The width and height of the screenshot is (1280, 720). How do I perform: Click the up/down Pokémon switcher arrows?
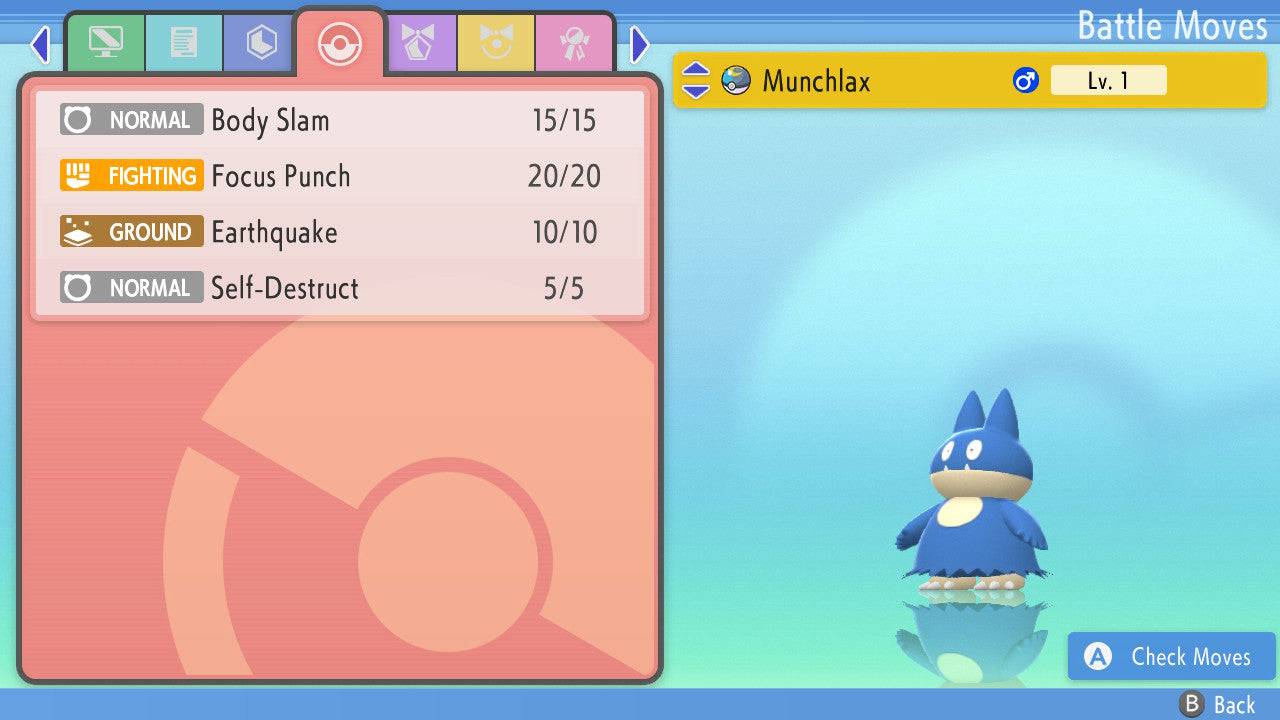point(698,80)
